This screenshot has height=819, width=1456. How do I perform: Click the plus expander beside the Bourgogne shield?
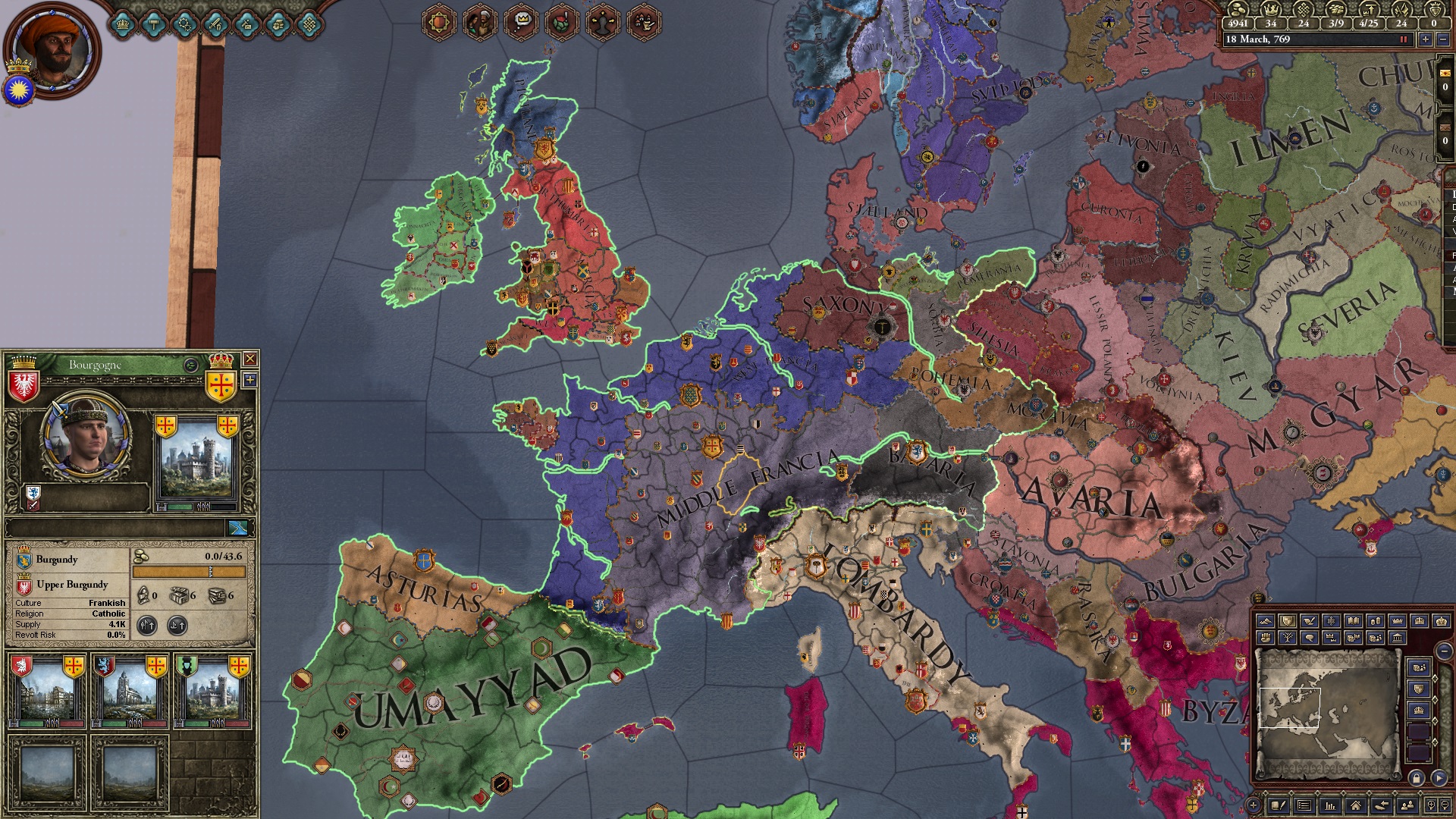[250, 379]
